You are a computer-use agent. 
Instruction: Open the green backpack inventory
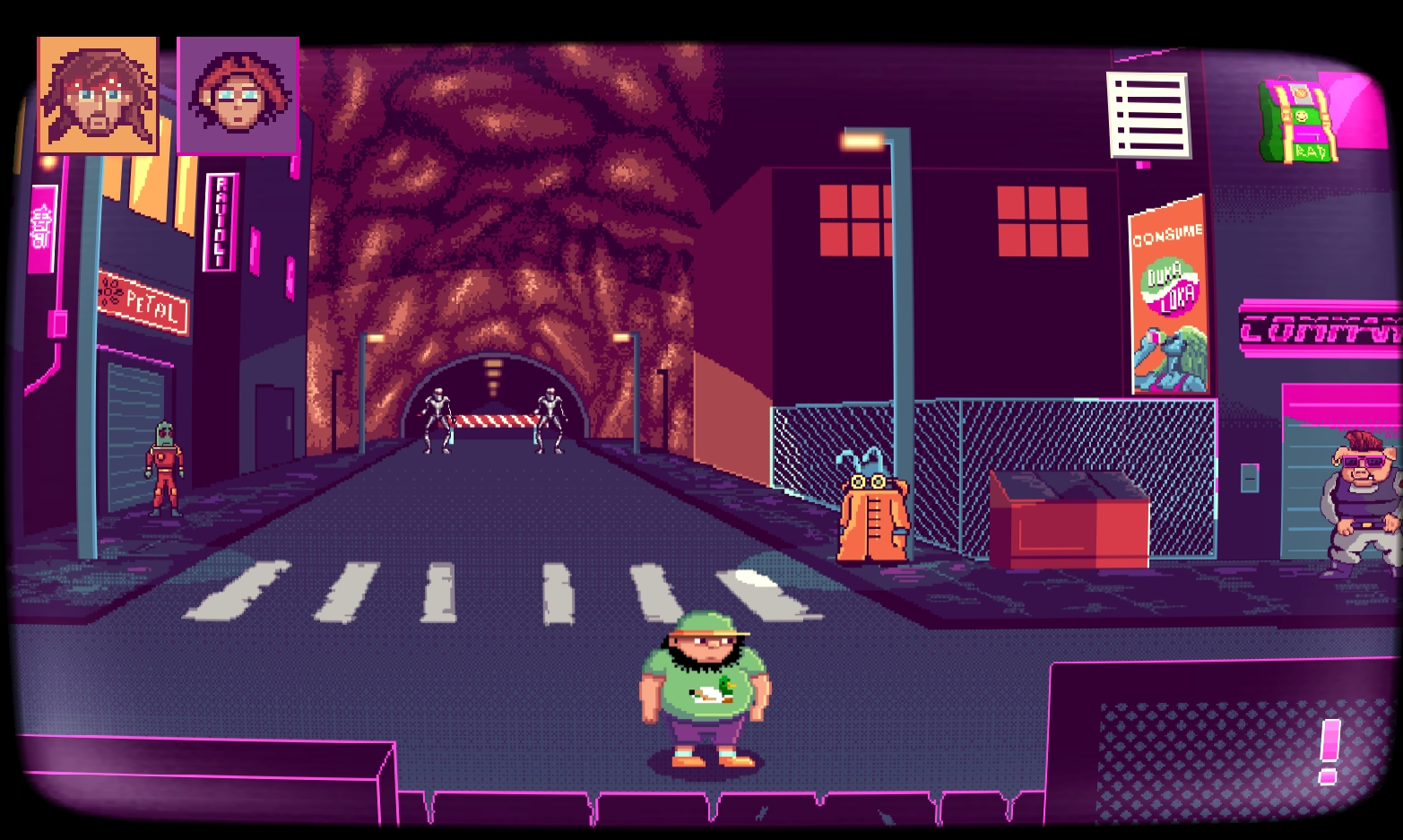point(1298,122)
